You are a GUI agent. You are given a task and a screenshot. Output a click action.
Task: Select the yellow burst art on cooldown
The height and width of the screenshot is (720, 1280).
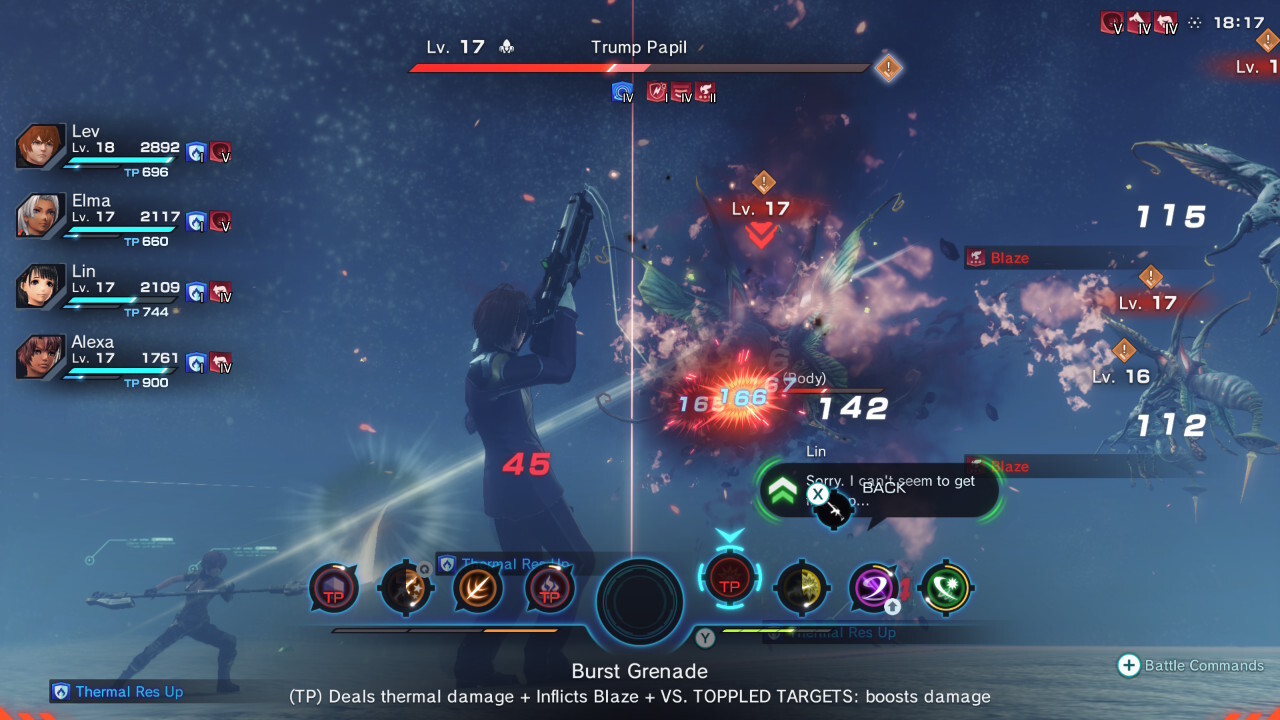point(801,587)
